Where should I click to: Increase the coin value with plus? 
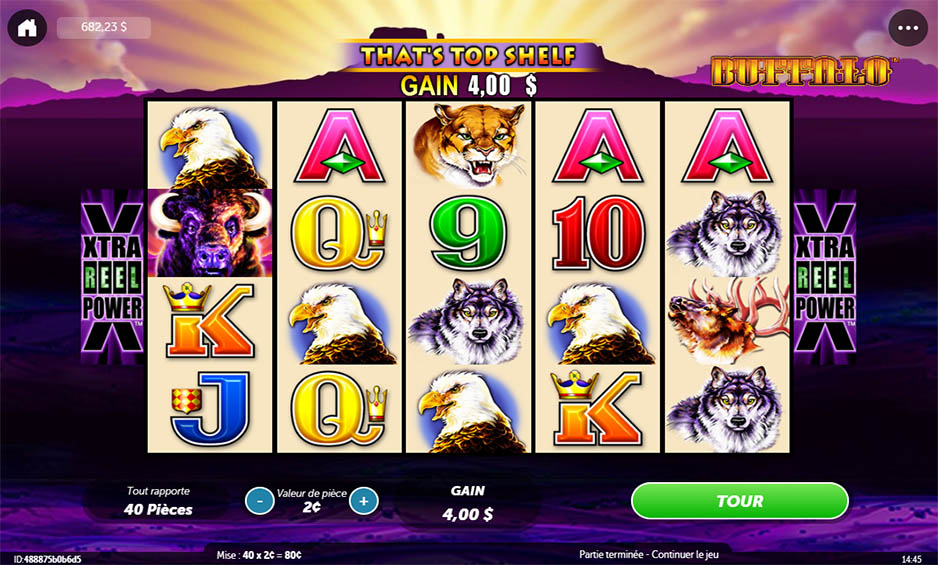pyautogui.click(x=364, y=500)
